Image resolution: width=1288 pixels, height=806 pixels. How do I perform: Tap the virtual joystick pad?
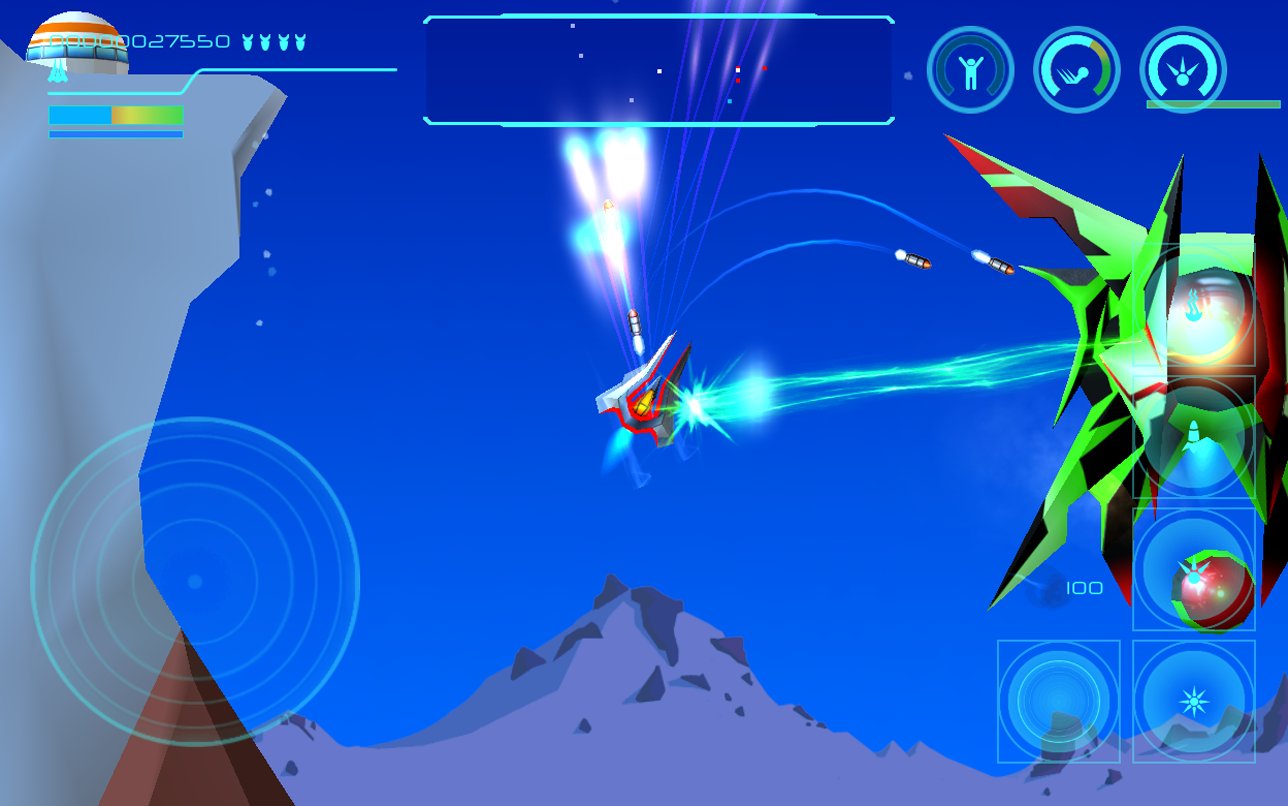click(x=195, y=581)
